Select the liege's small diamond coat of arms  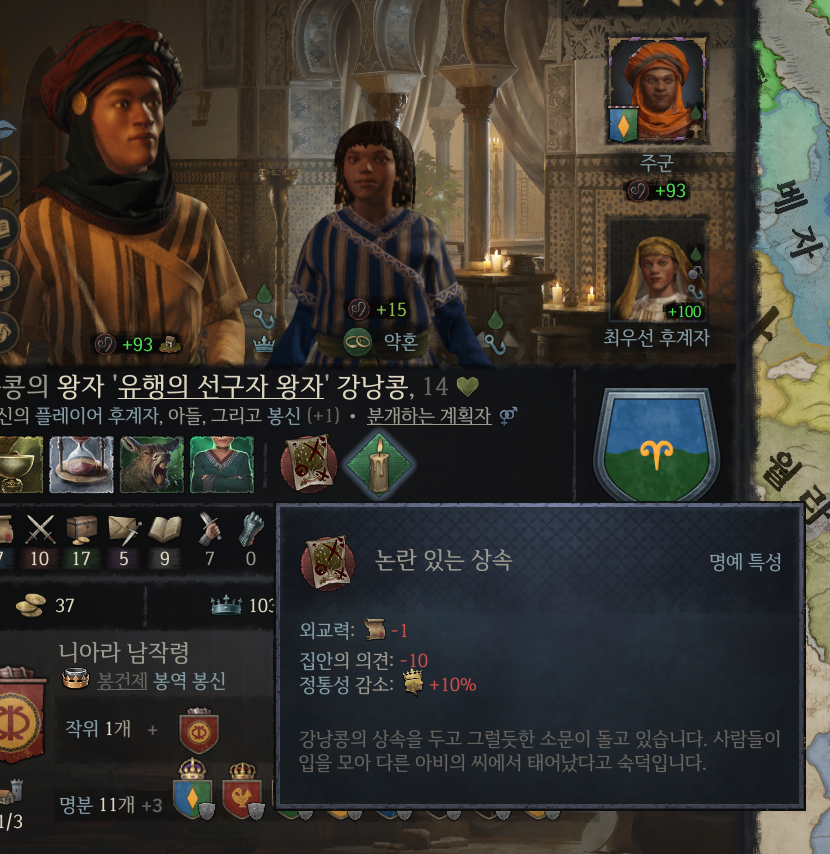coord(623,125)
